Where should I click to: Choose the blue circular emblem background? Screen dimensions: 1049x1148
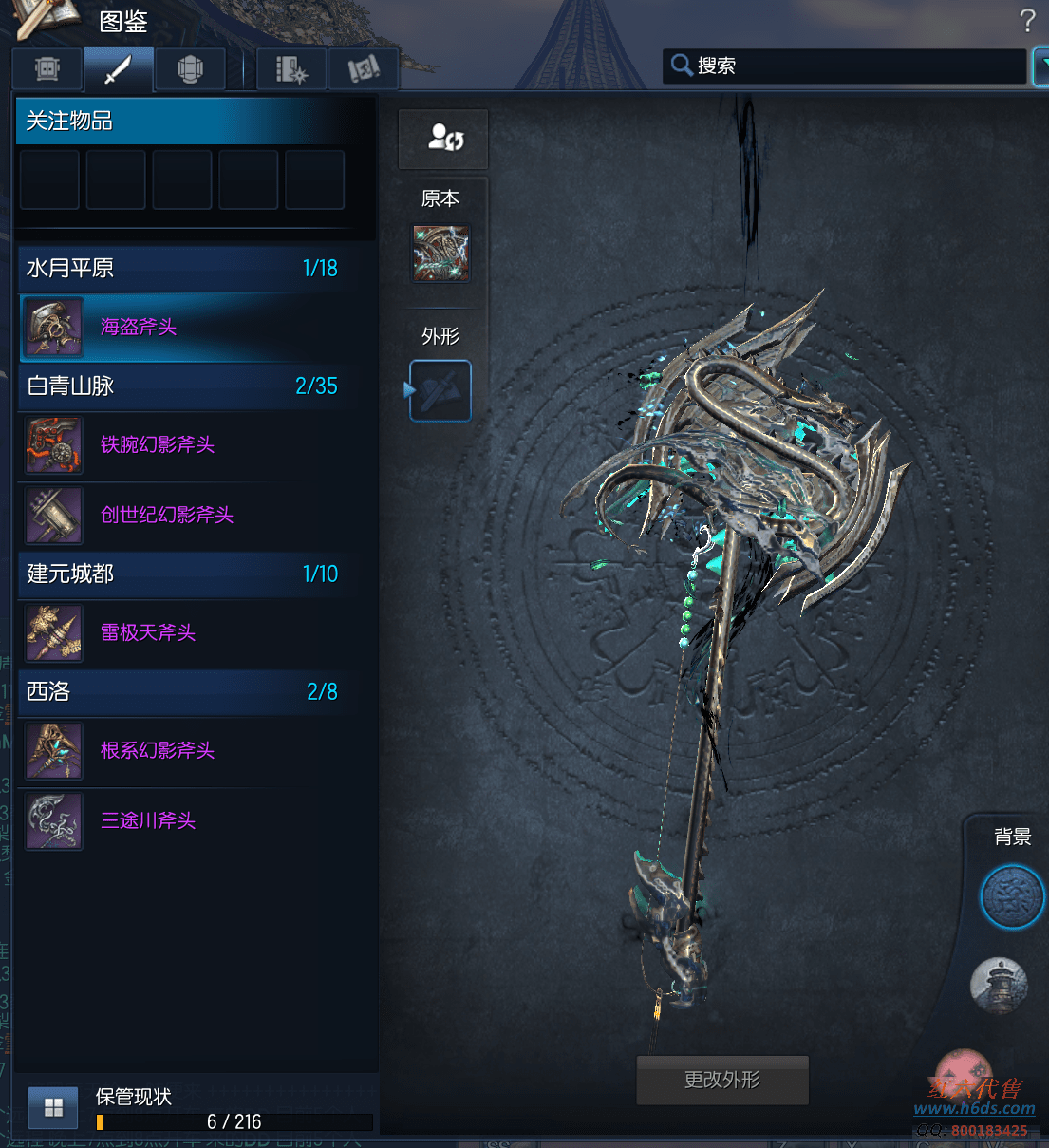[x=1011, y=896]
